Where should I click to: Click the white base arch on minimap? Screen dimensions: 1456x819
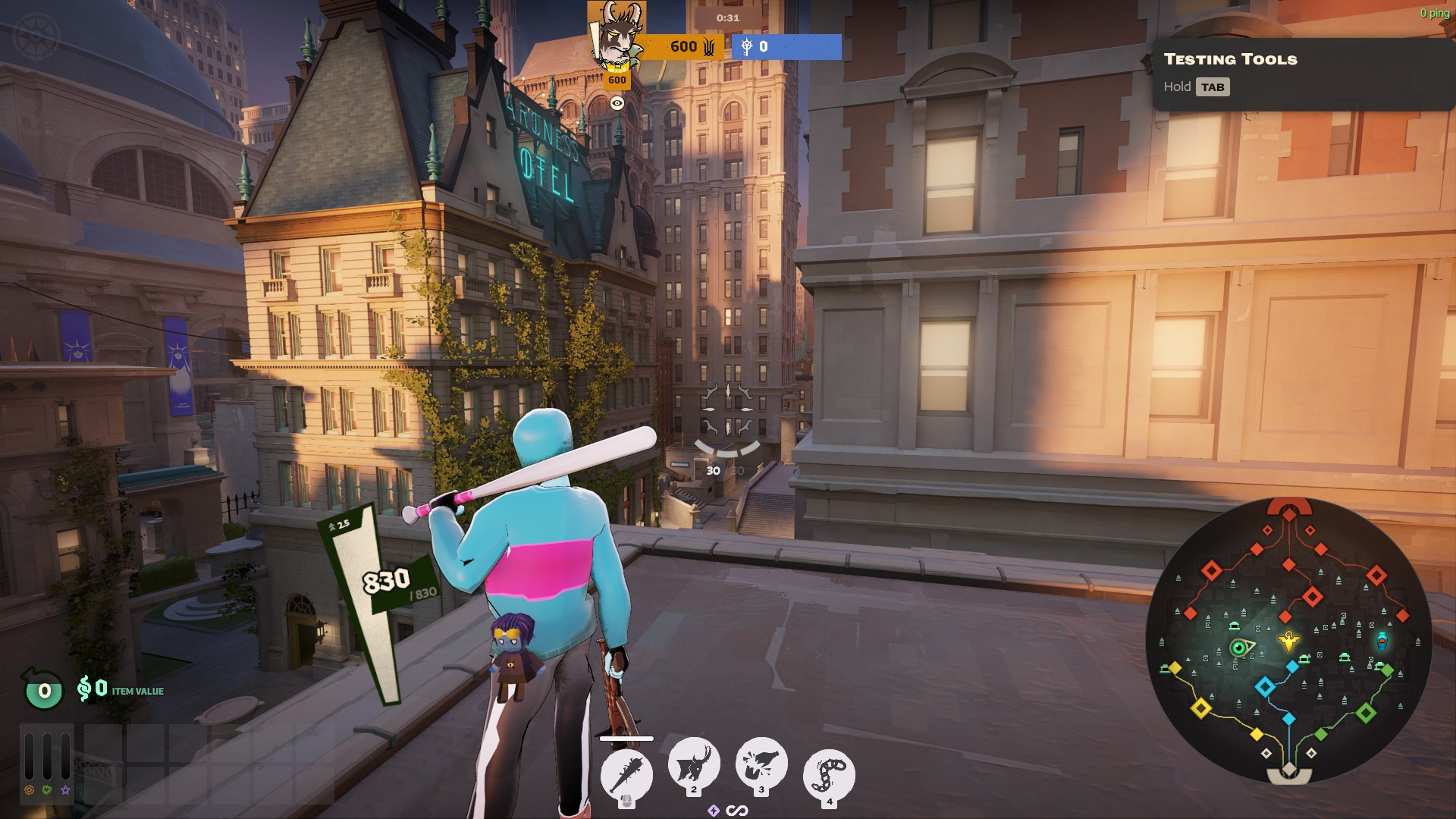point(1289,775)
